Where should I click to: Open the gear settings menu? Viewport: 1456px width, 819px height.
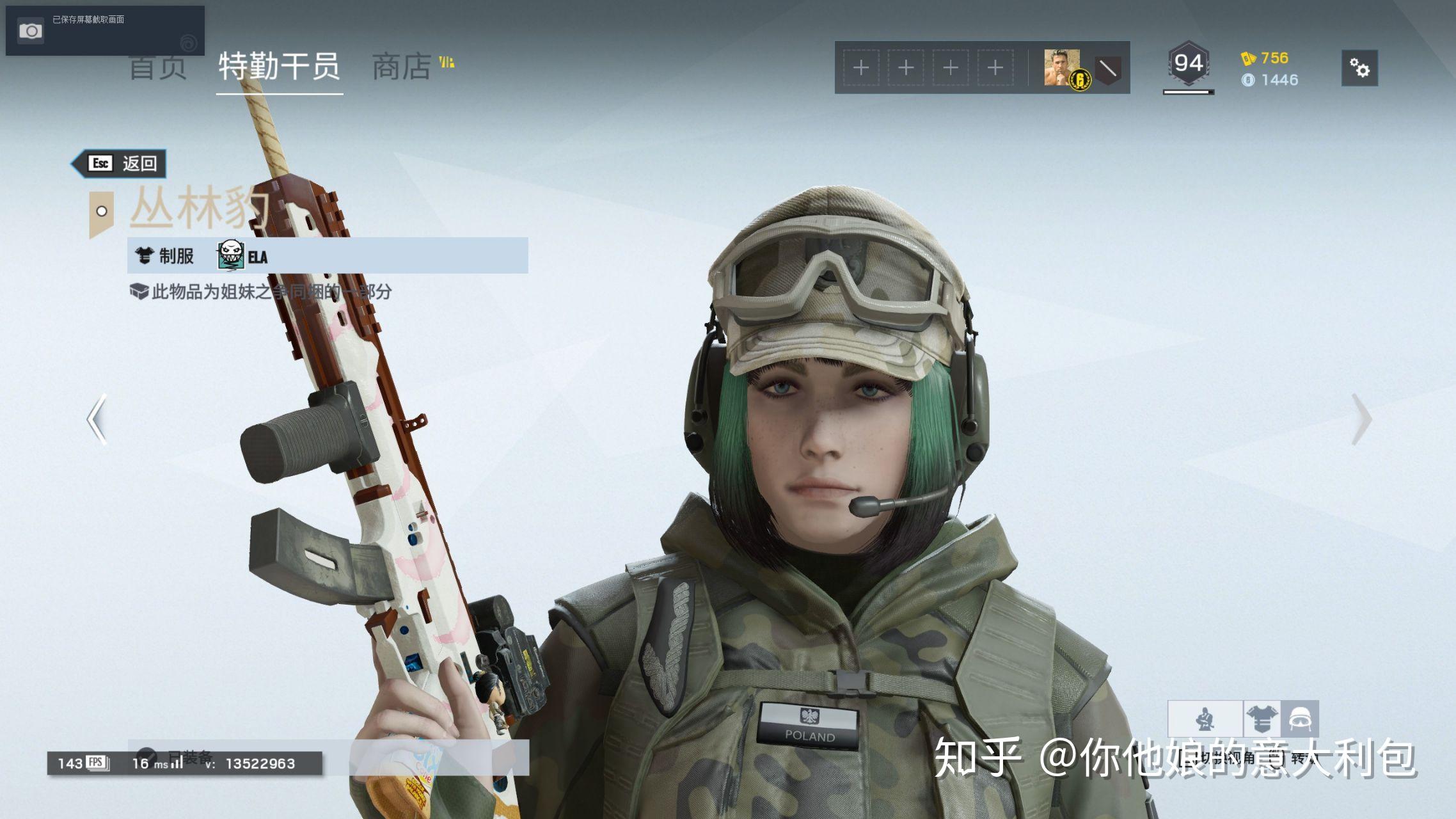point(1359,68)
